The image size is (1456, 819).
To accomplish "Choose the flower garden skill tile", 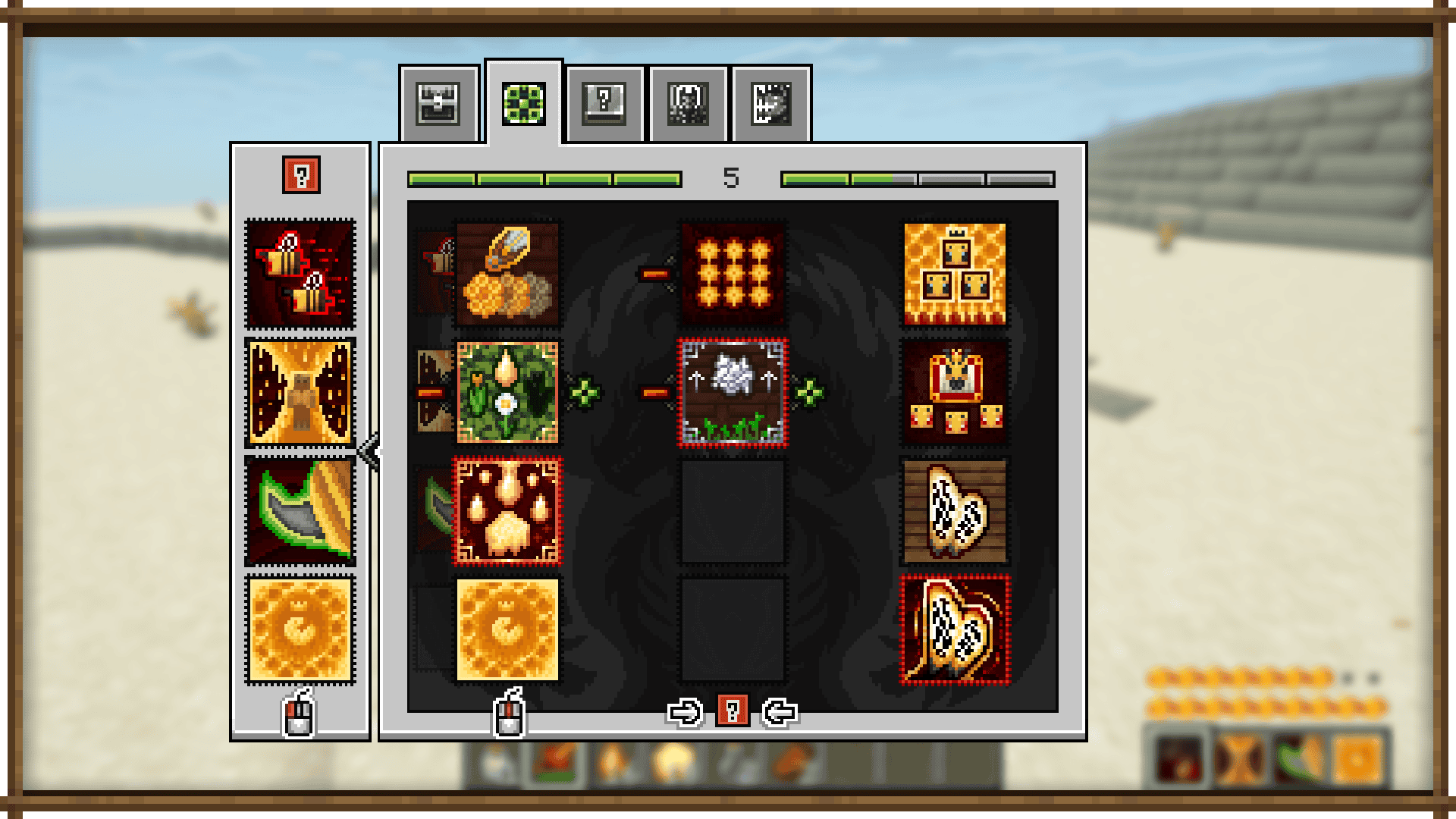I will 507,392.
